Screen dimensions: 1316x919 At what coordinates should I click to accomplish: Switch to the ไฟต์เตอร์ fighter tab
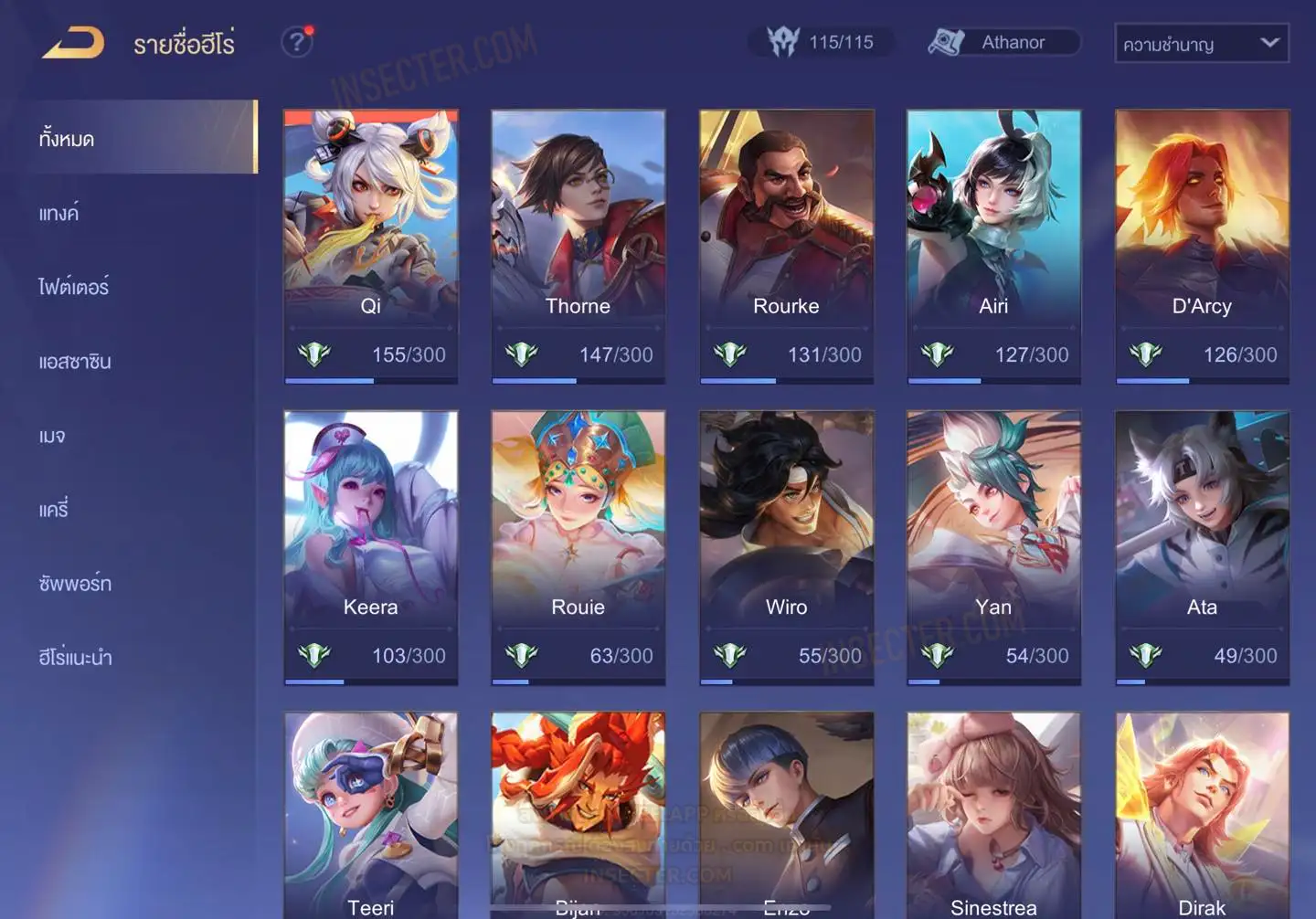74,287
